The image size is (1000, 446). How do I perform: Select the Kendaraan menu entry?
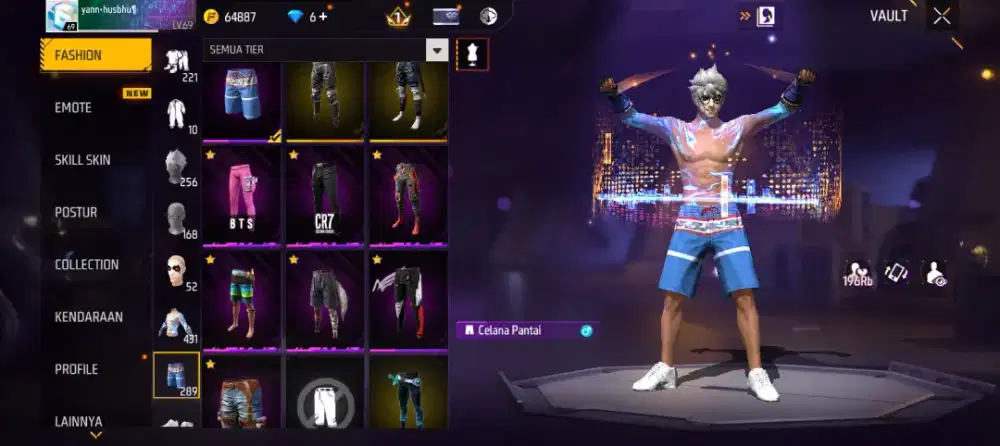pyautogui.click(x=89, y=317)
